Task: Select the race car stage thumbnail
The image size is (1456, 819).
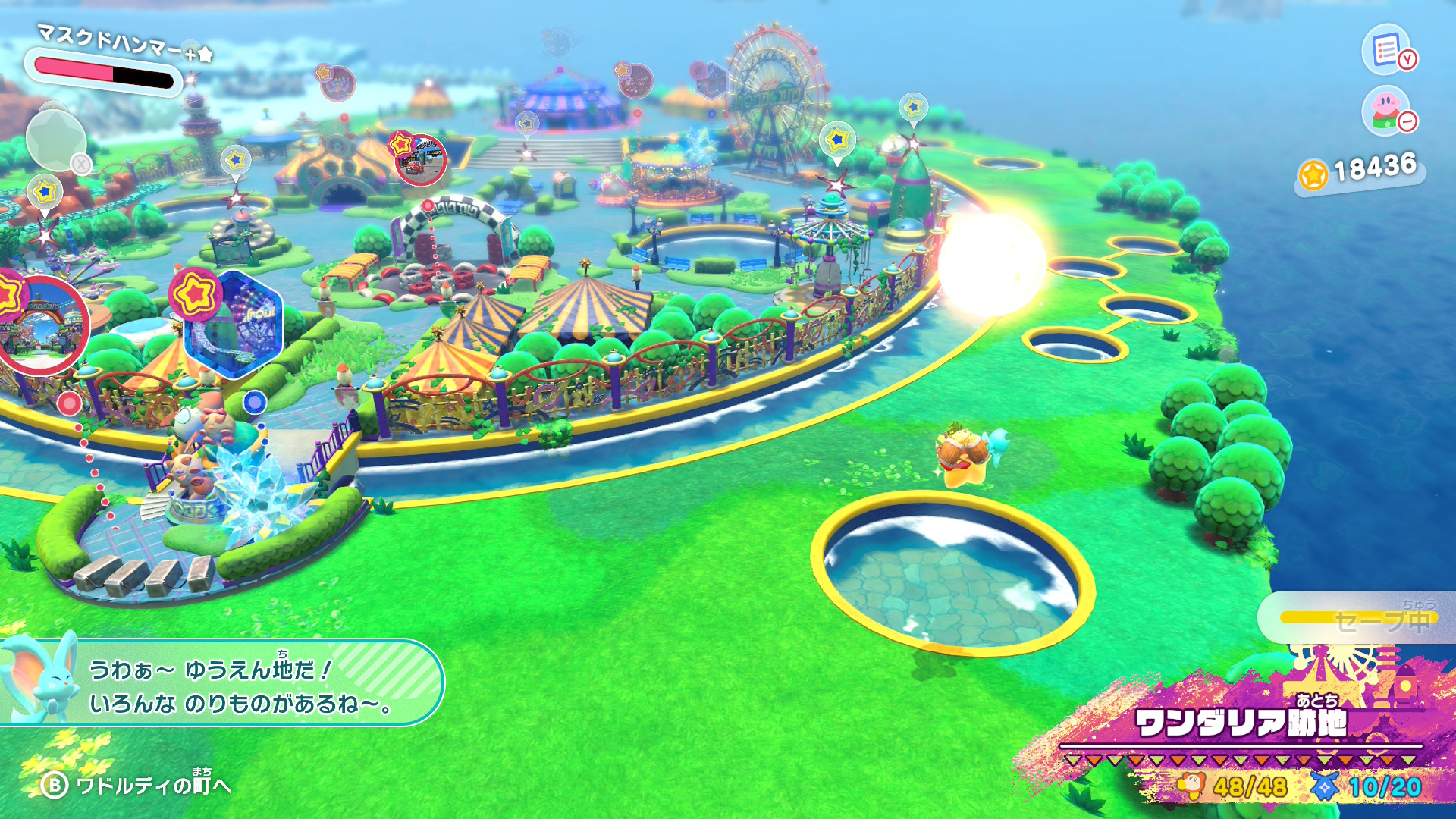Action: (419, 160)
